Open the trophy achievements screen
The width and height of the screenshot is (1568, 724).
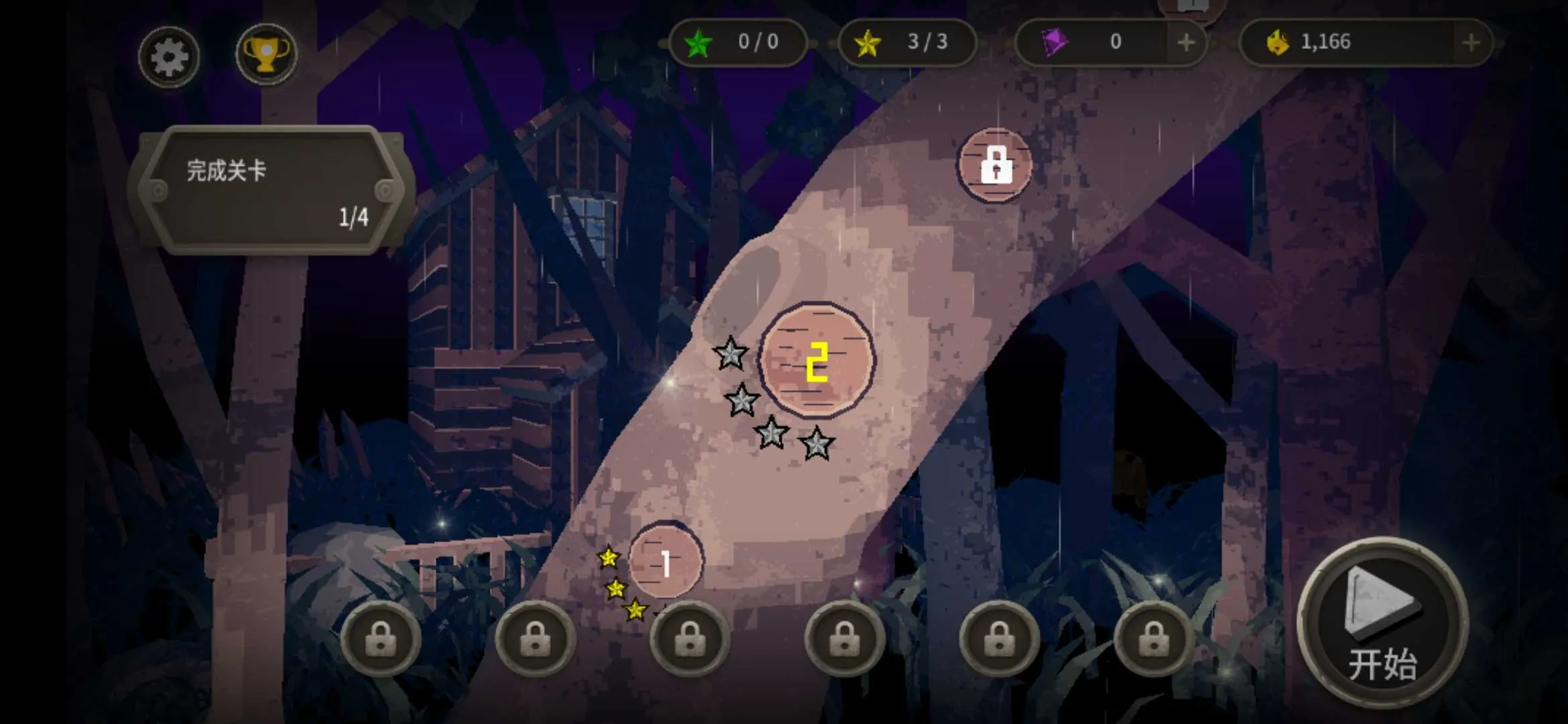coord(266,54)
